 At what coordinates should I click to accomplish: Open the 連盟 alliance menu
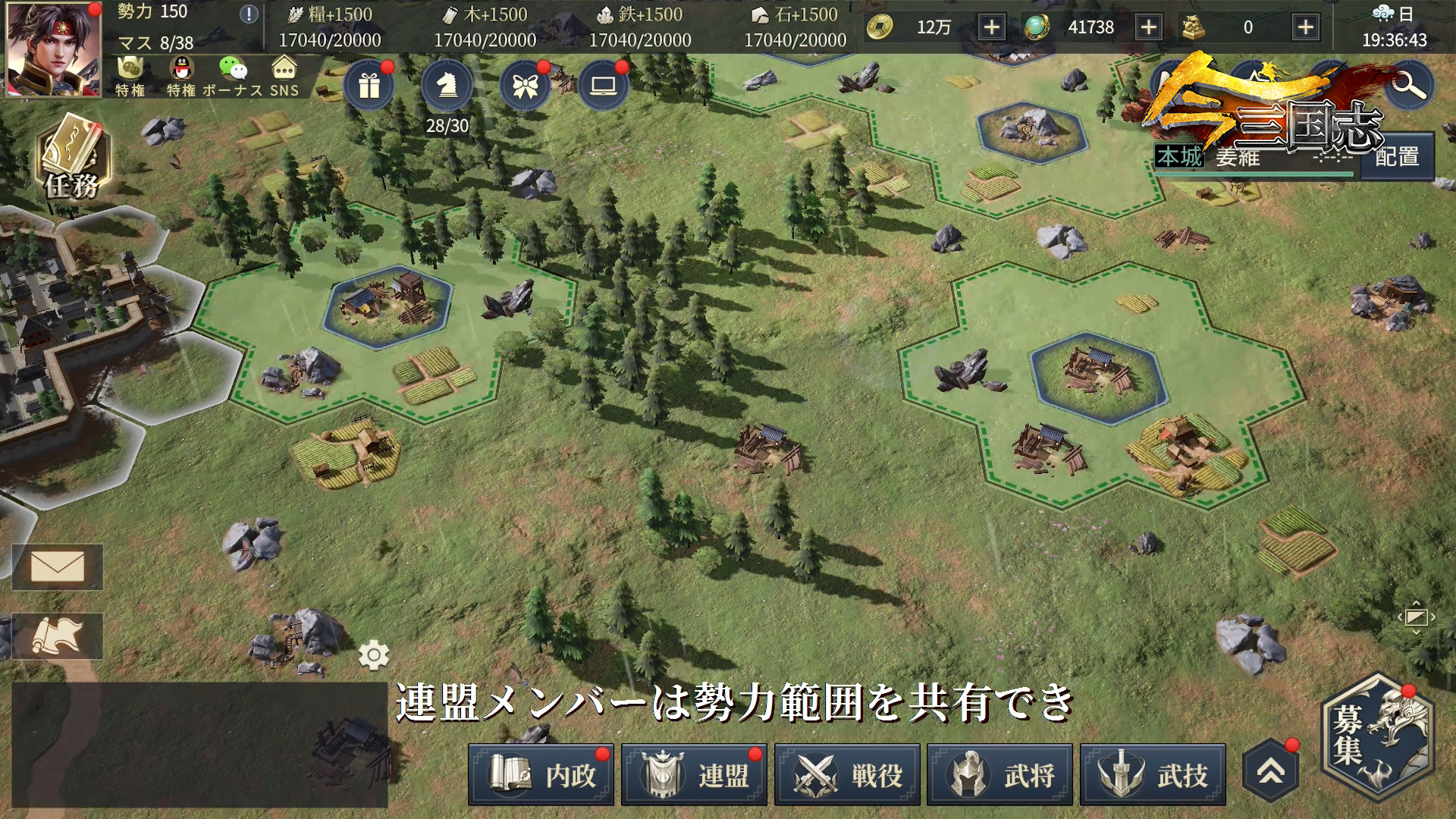[x=694, y=774]
